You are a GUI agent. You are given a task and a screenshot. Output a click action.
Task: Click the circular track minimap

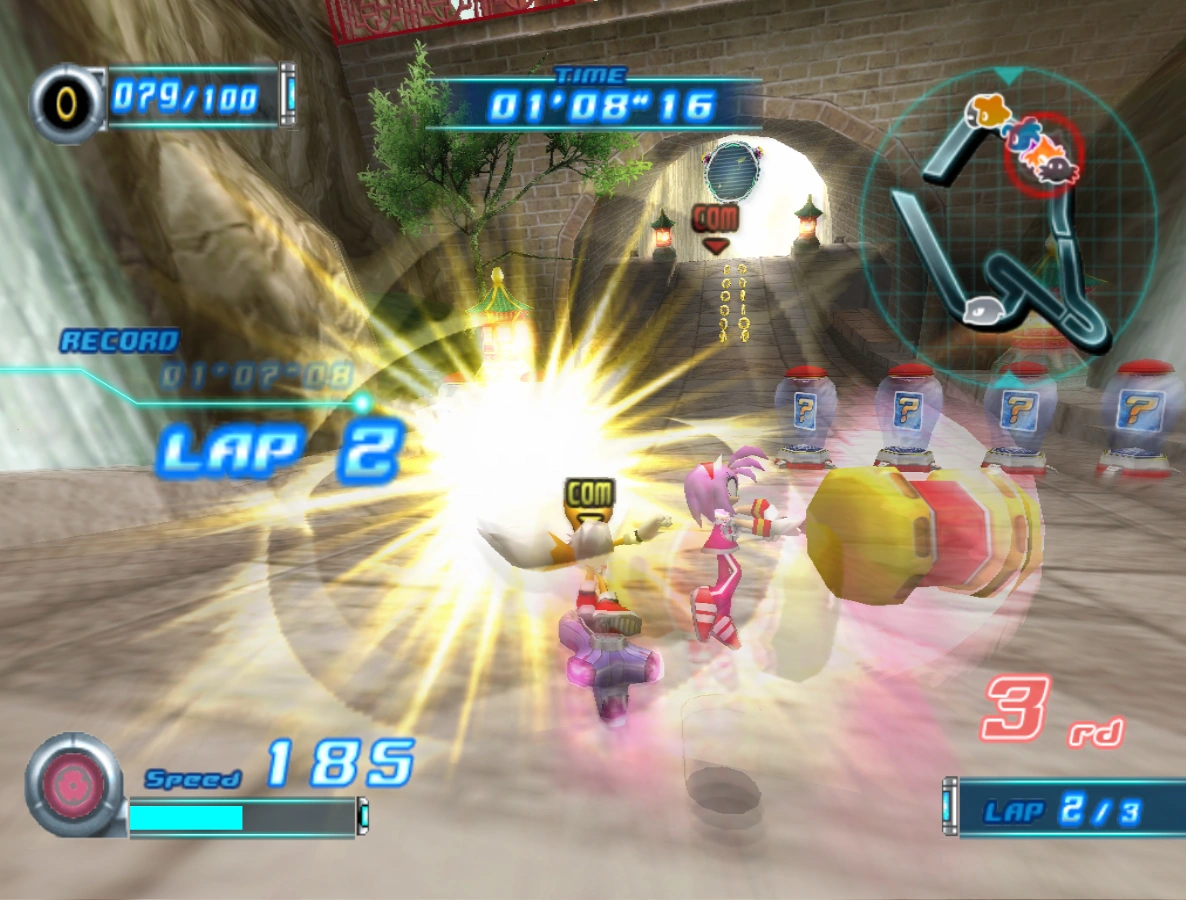point(1008,225)
